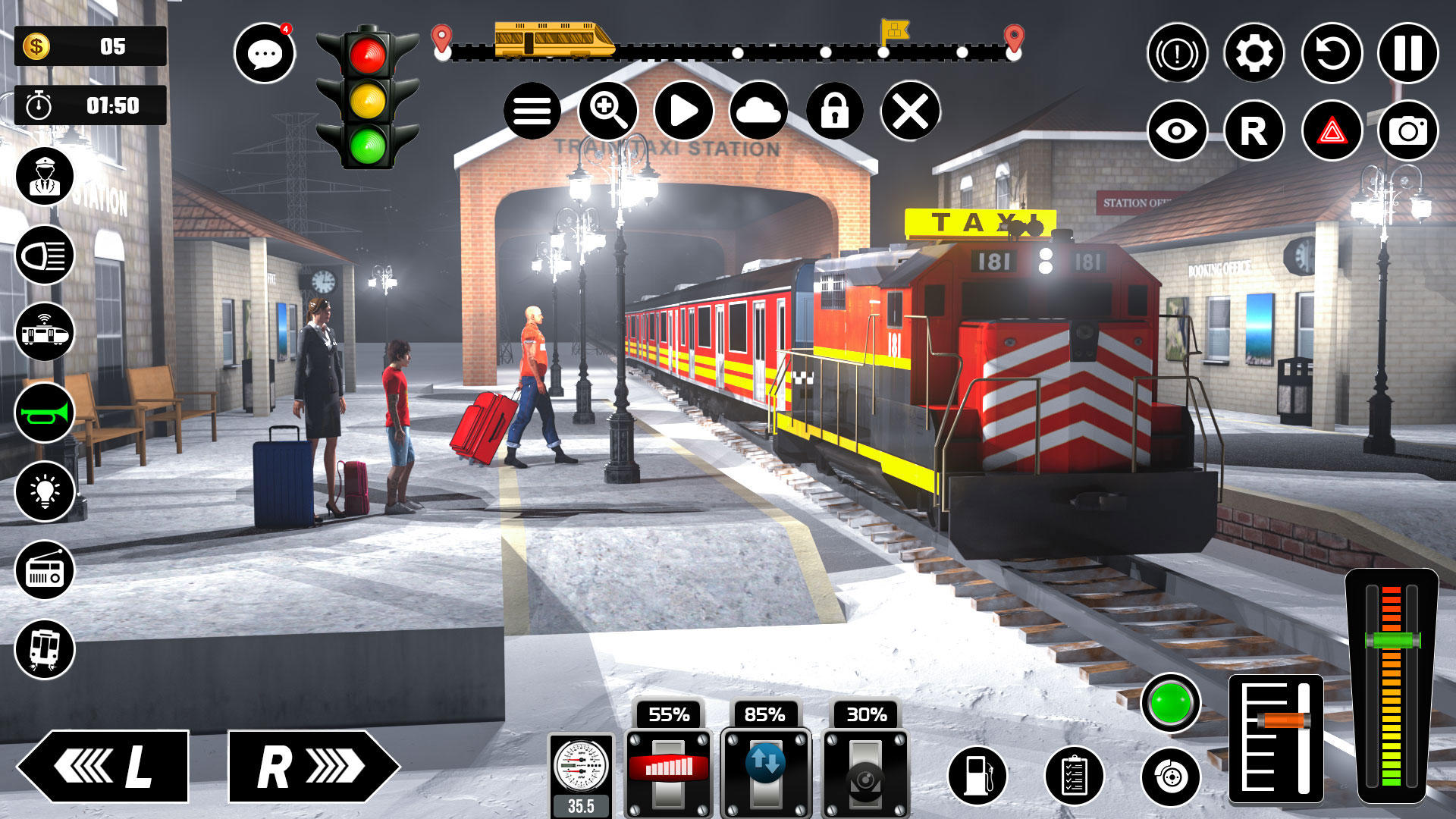
Task: Pause the game
Action: pyautogui.click(x=1409, y=53)
